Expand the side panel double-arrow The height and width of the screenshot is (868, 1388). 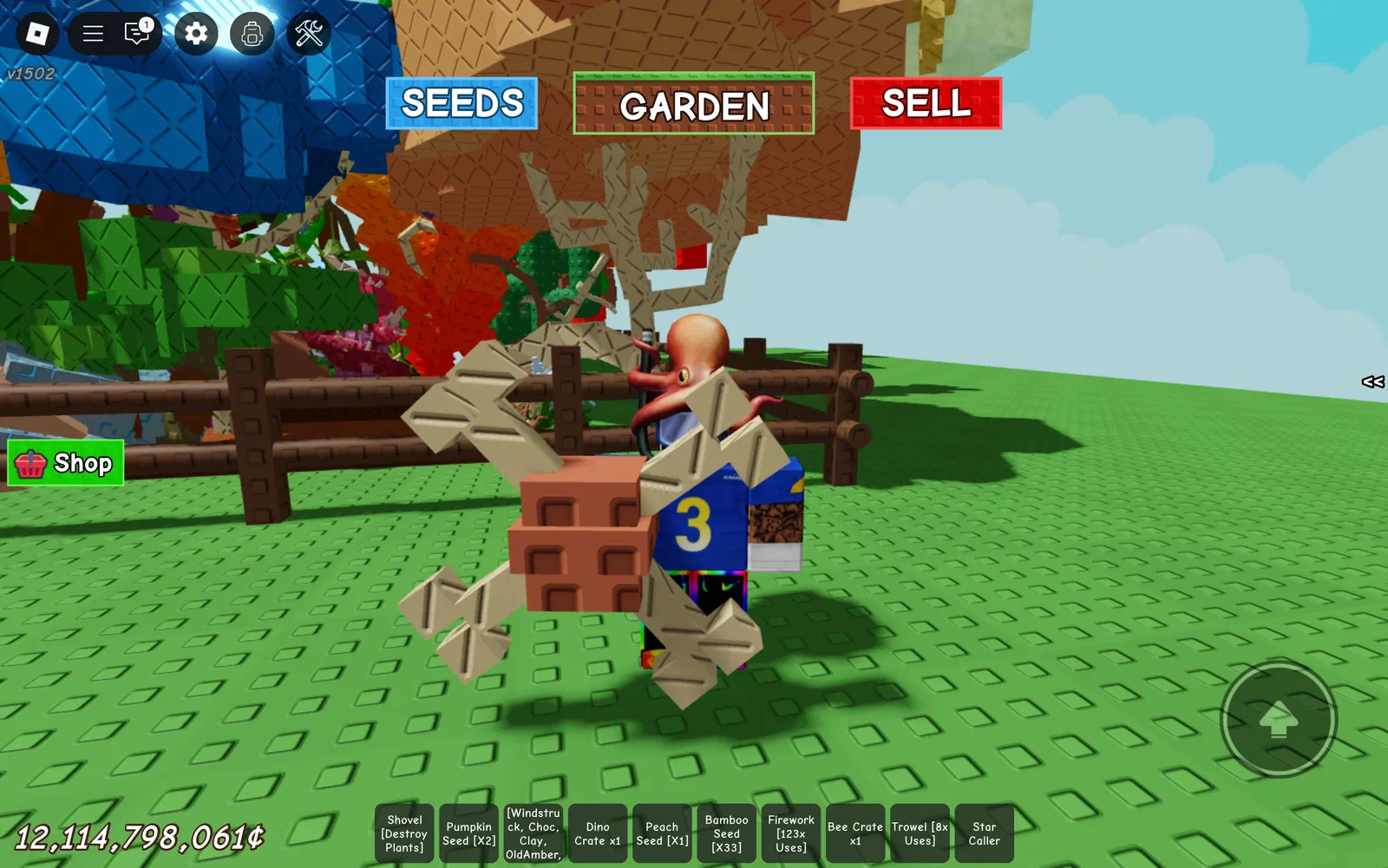pyautogui.click(x=1372, y=382)
